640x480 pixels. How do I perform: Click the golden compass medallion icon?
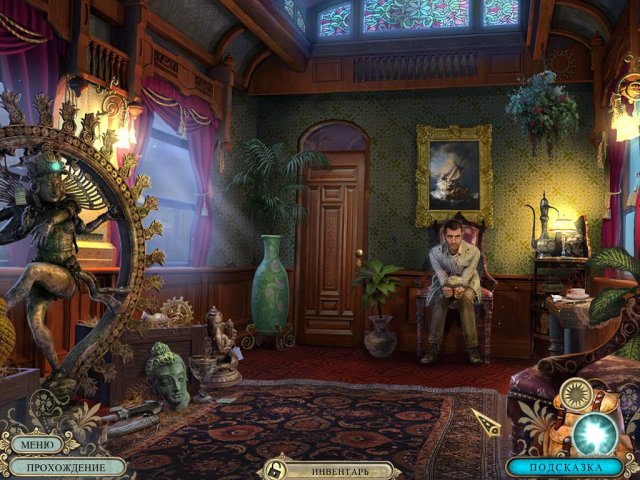[575, 394]
